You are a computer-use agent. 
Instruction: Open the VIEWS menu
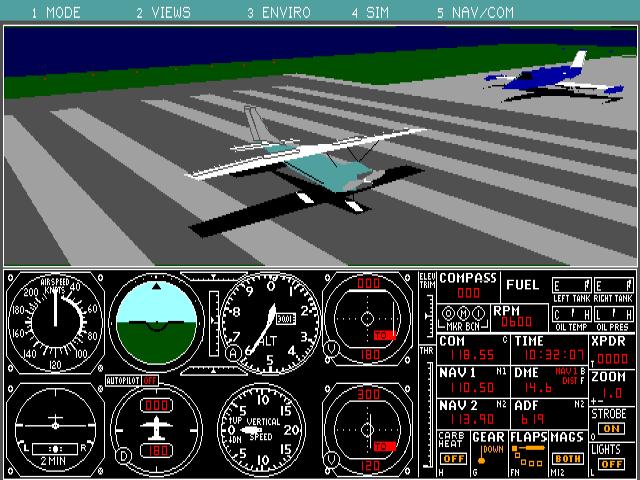click(163, 13)
